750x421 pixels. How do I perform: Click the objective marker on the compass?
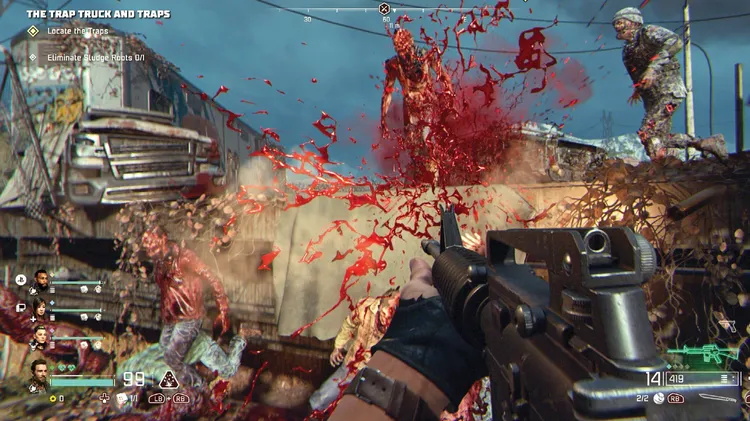(x=385, y=9)
